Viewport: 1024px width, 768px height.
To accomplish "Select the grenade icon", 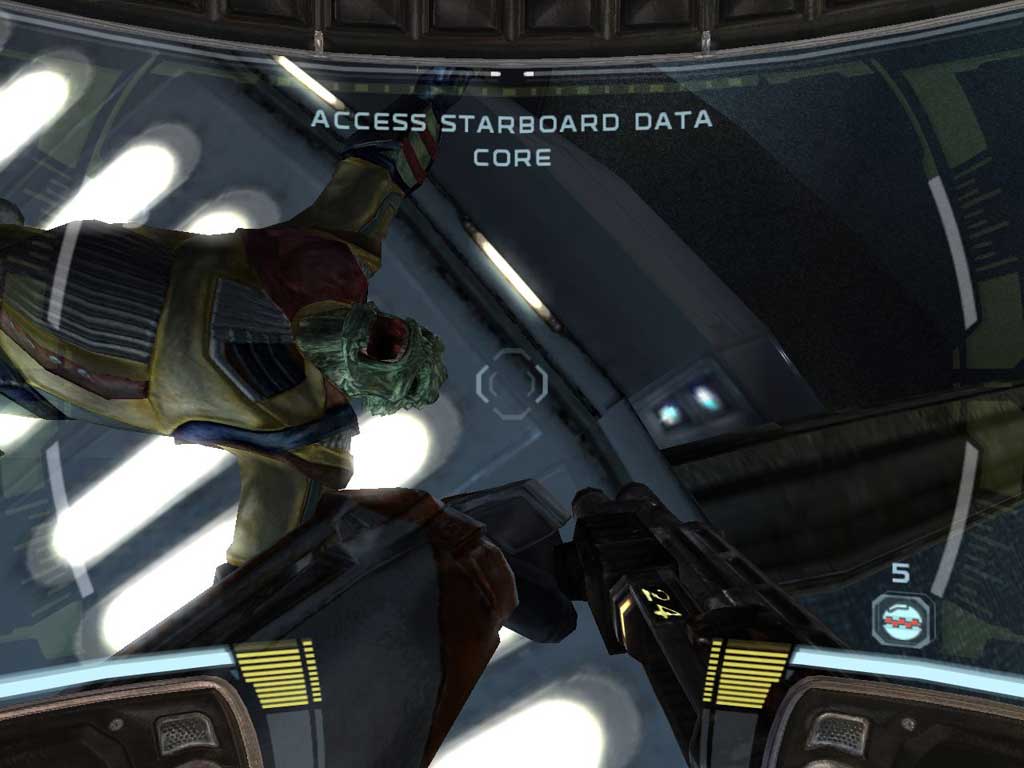I will (901, 620).
